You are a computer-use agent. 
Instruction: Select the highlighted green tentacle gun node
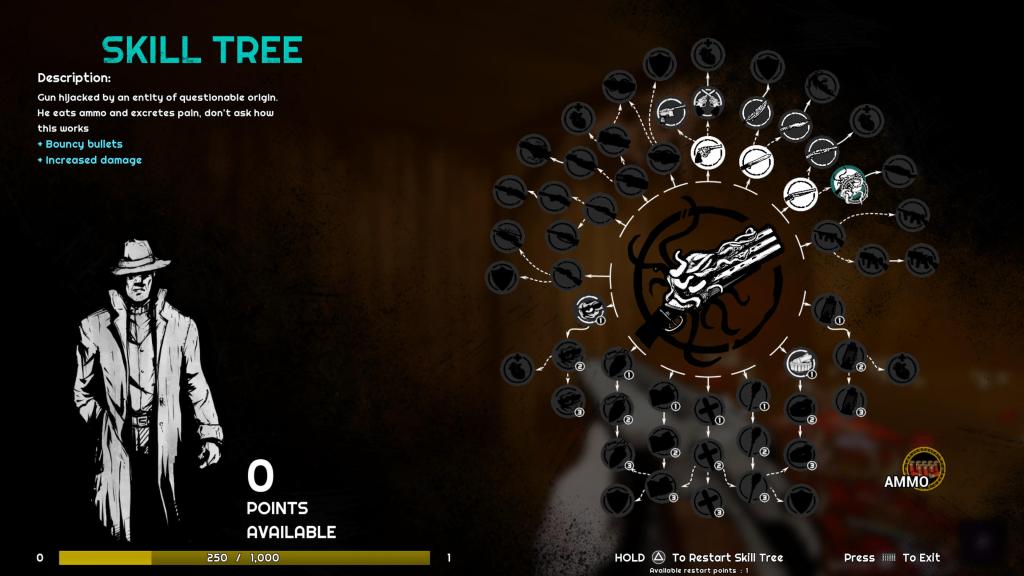tap(849, 181)
